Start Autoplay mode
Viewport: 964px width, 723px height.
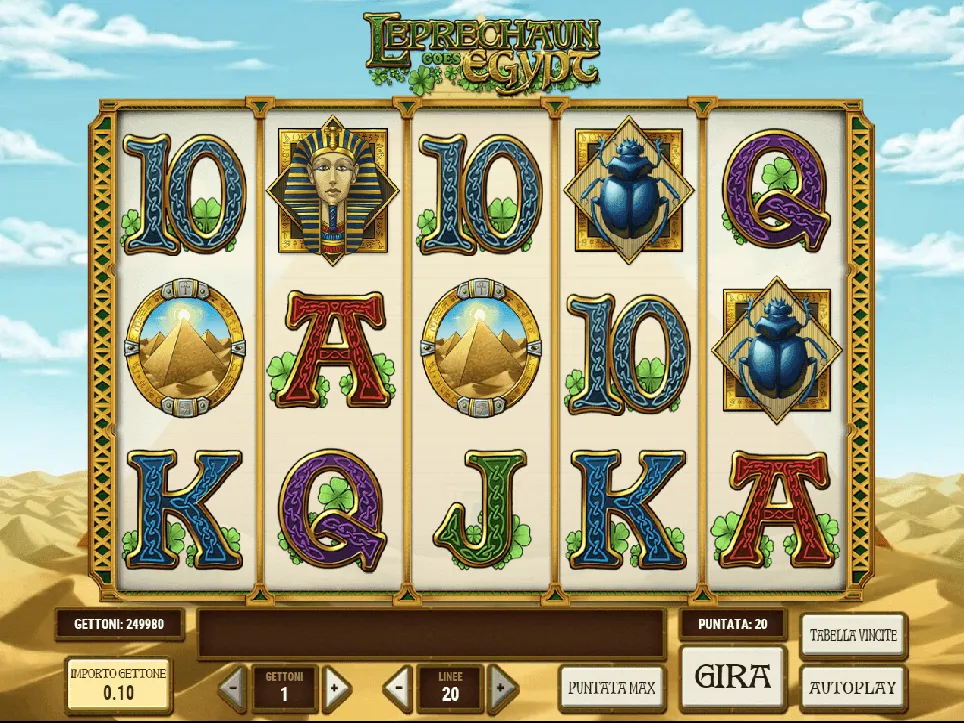point(853,688)
